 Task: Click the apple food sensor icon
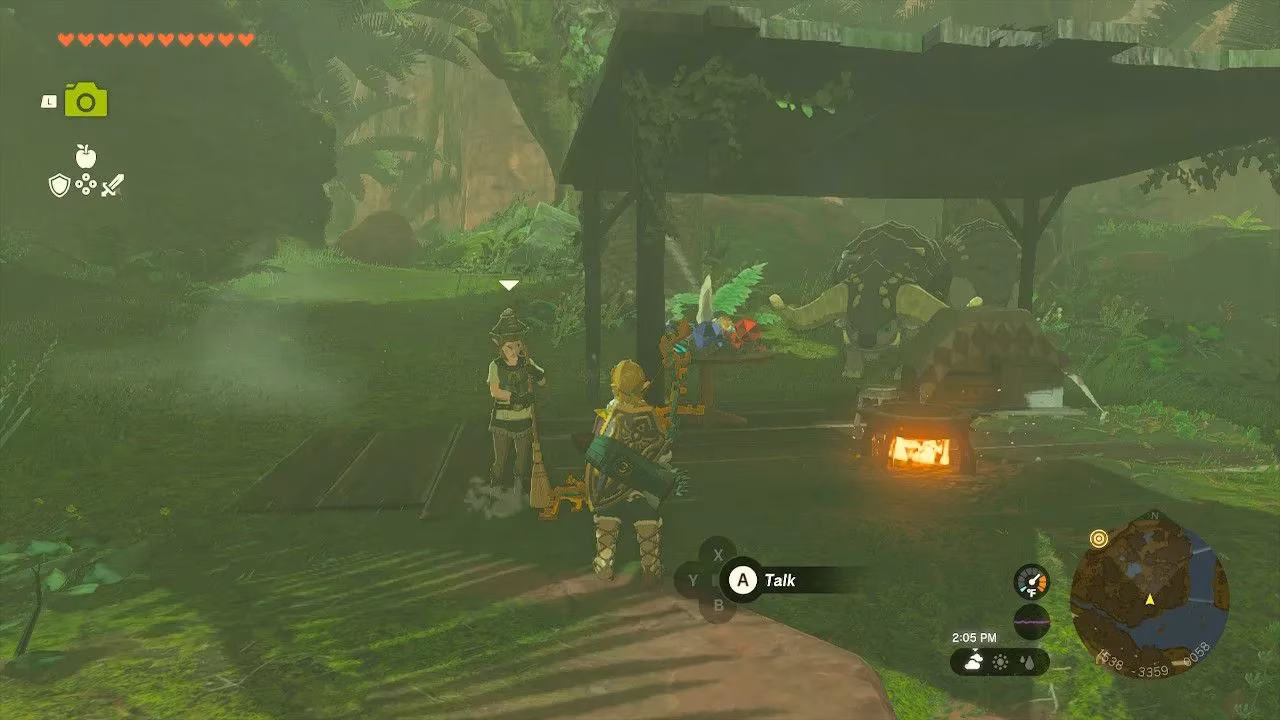(x=85, y=156)
